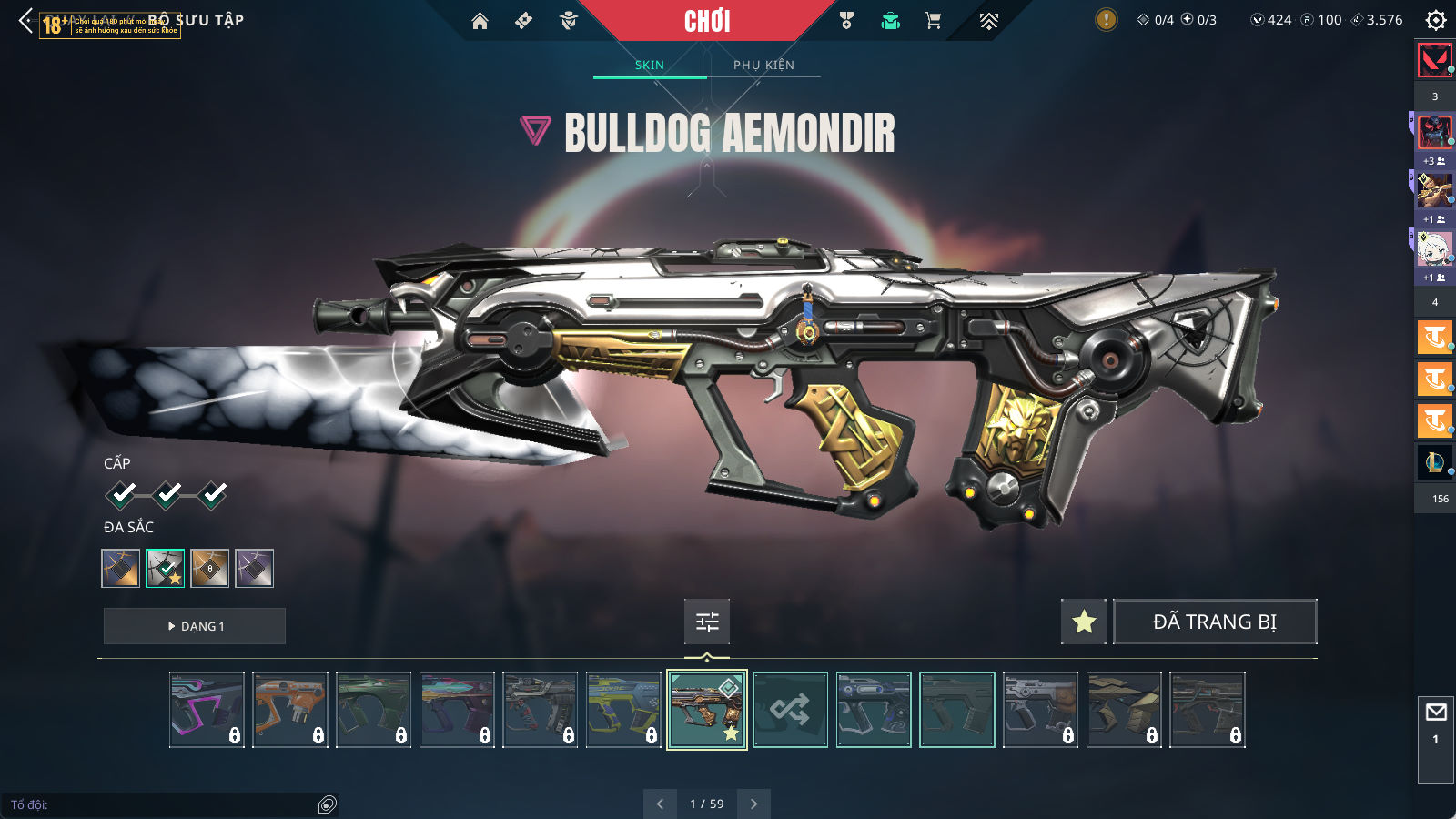Open the skin filter sliders button
This screenshot has width=1456, height=819.
[x=707, y=622]
